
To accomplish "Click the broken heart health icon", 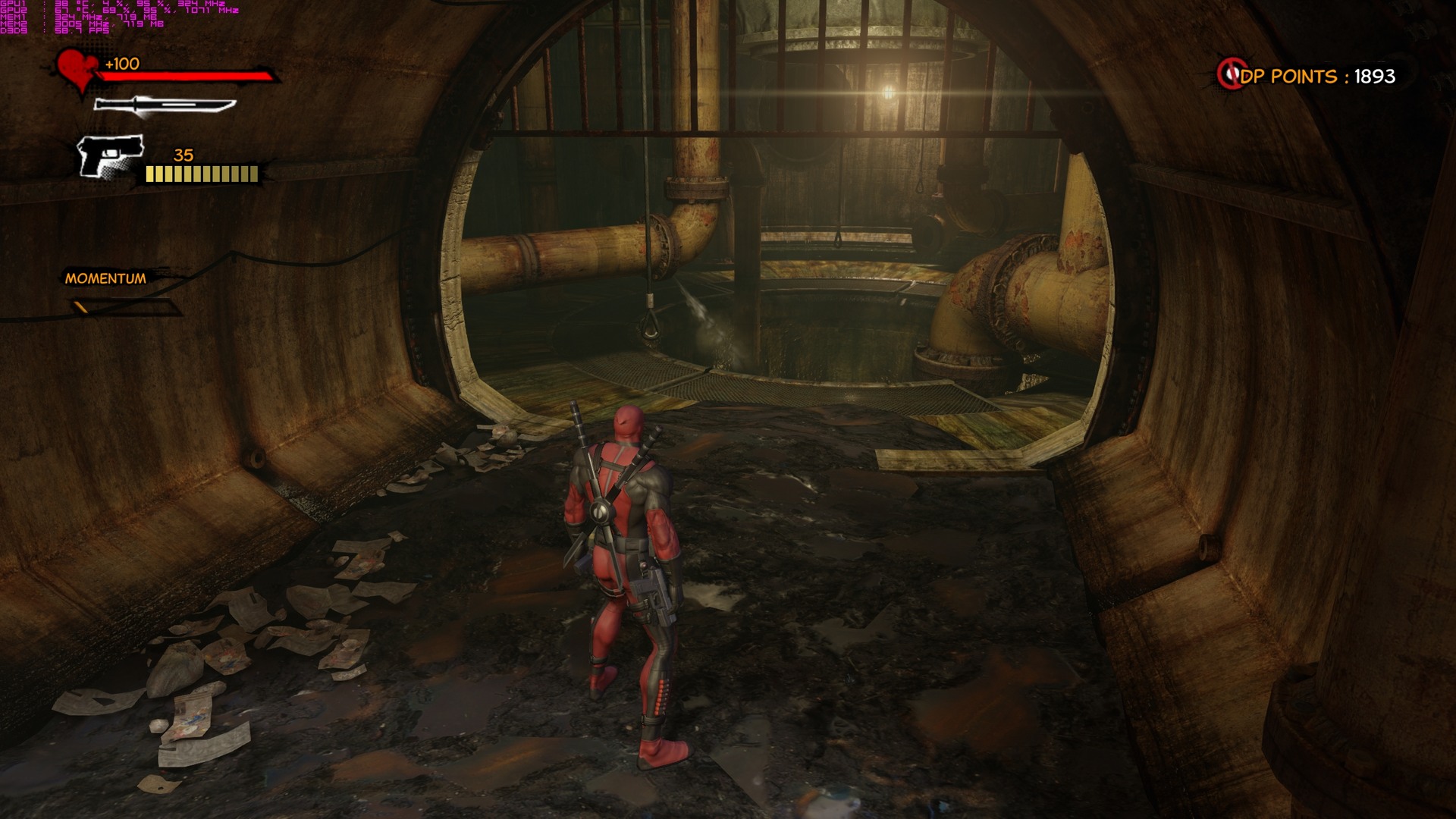I will (77, 70).
